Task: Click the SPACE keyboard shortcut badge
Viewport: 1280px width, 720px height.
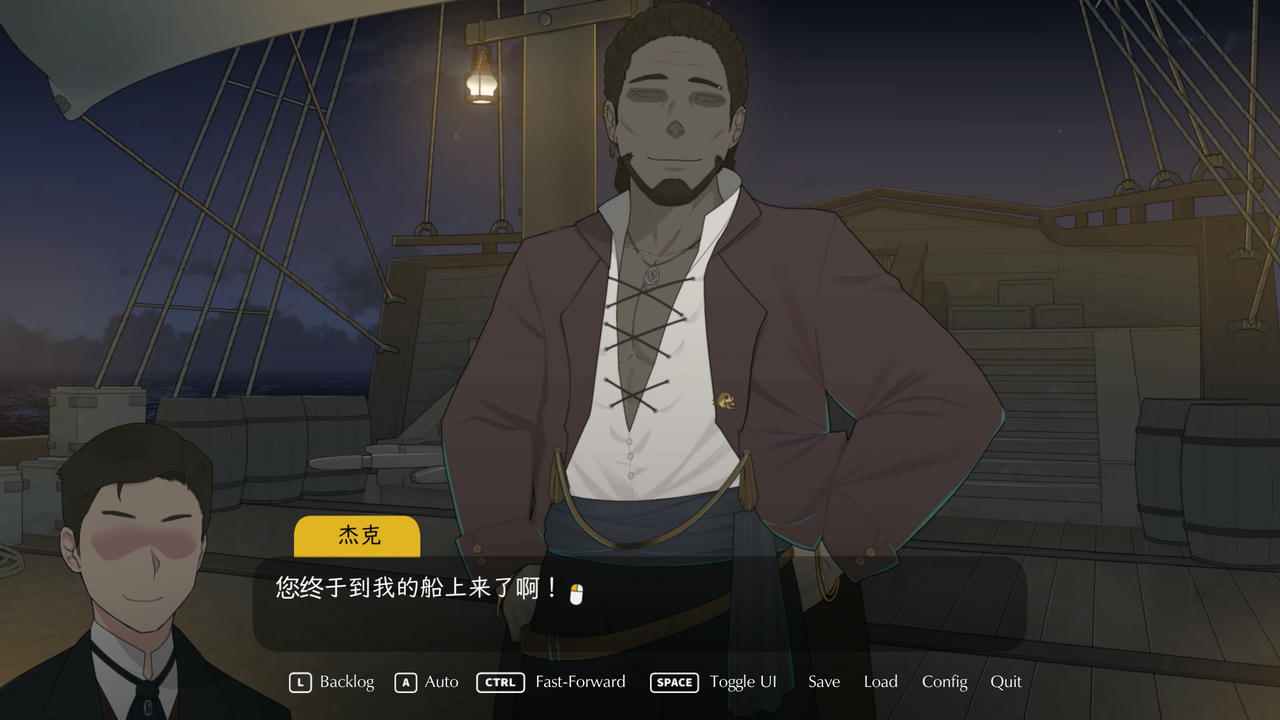Action: pos(674,682)
